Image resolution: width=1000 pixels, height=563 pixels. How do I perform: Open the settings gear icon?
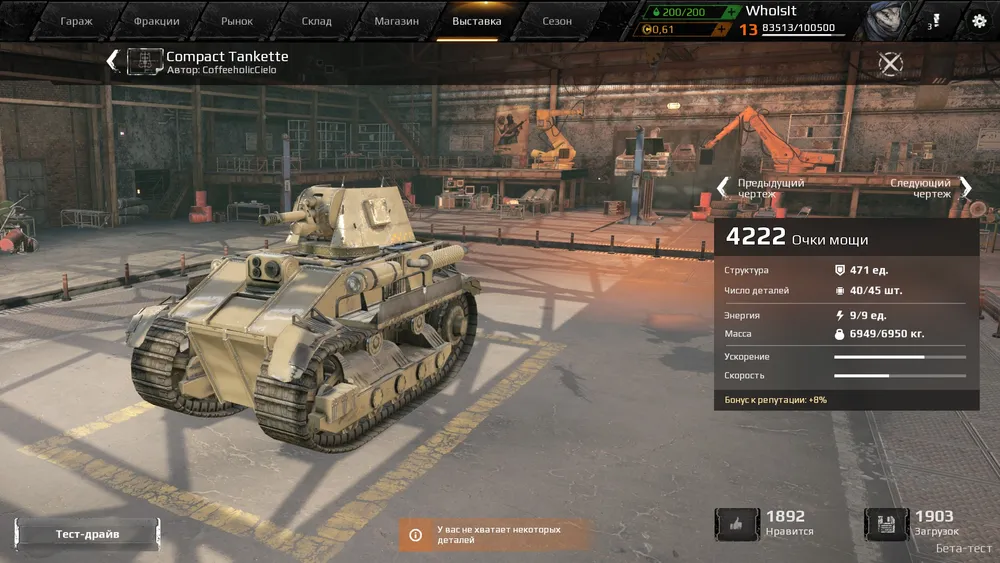pos(978,21)
